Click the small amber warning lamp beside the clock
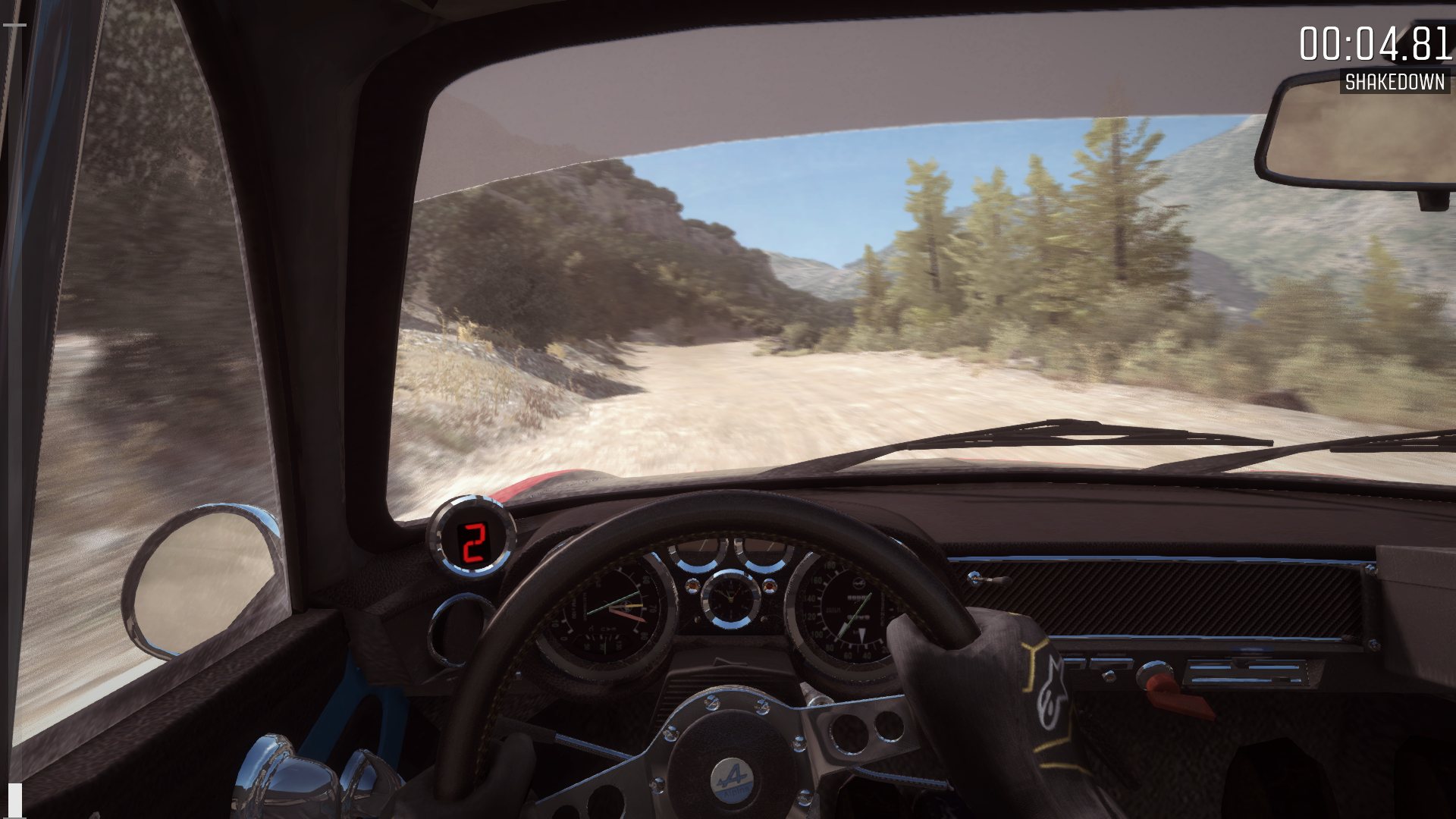Viewport: 1456px width, 819px height. pos(769,588)
